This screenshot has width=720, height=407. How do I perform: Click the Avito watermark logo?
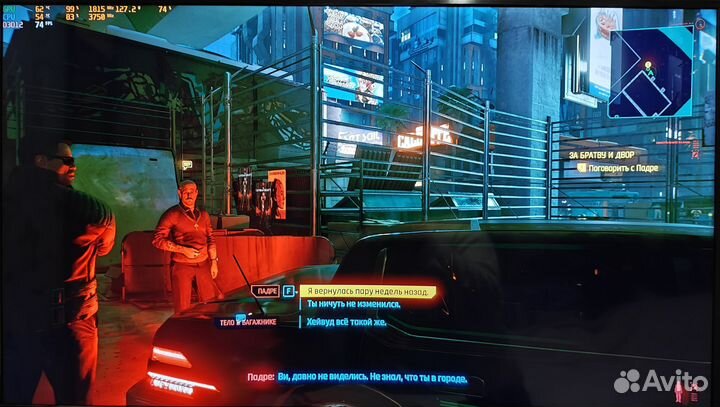click(660, 381)
